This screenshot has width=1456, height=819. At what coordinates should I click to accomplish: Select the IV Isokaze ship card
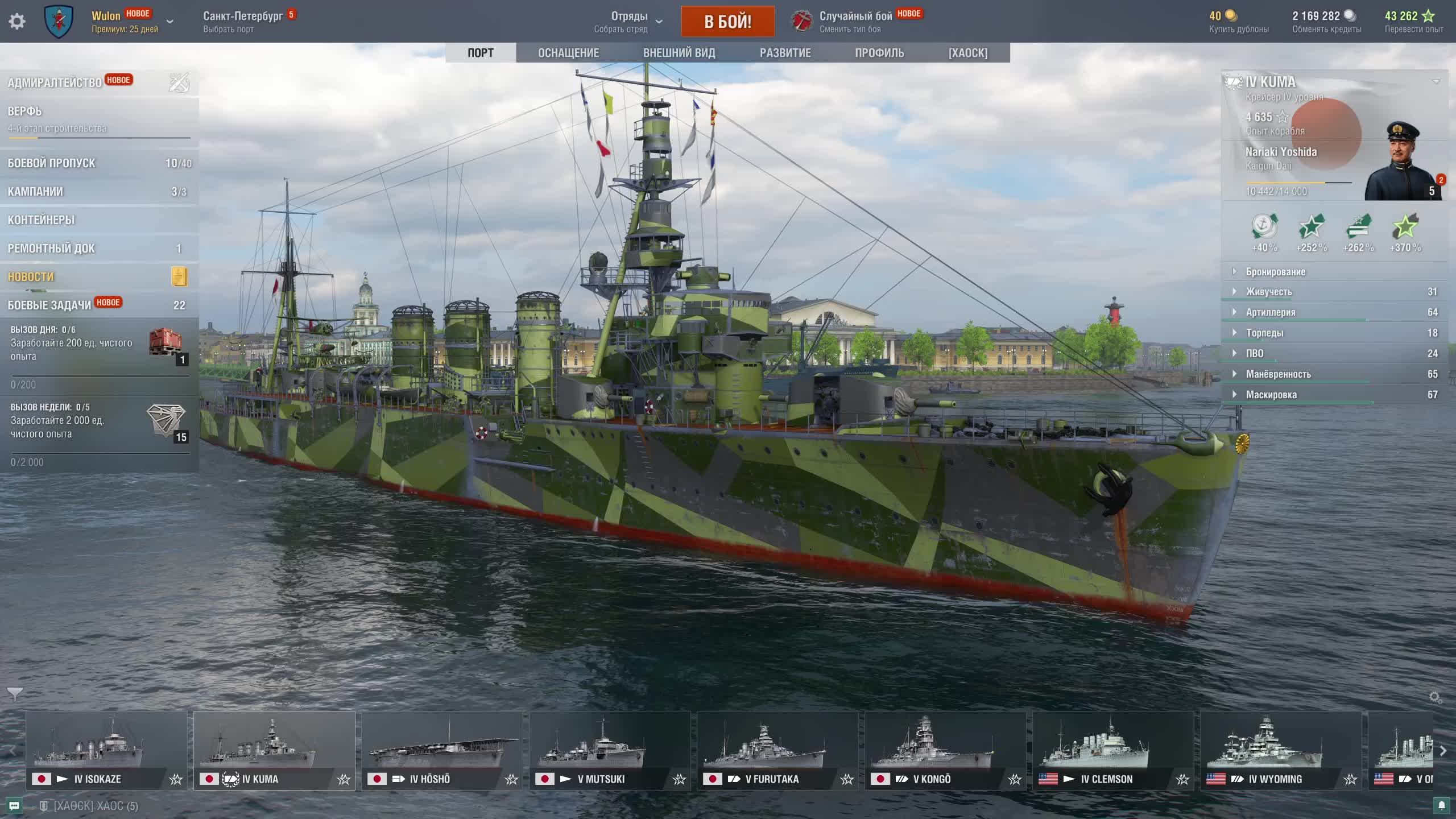click(x=106, y=750)
